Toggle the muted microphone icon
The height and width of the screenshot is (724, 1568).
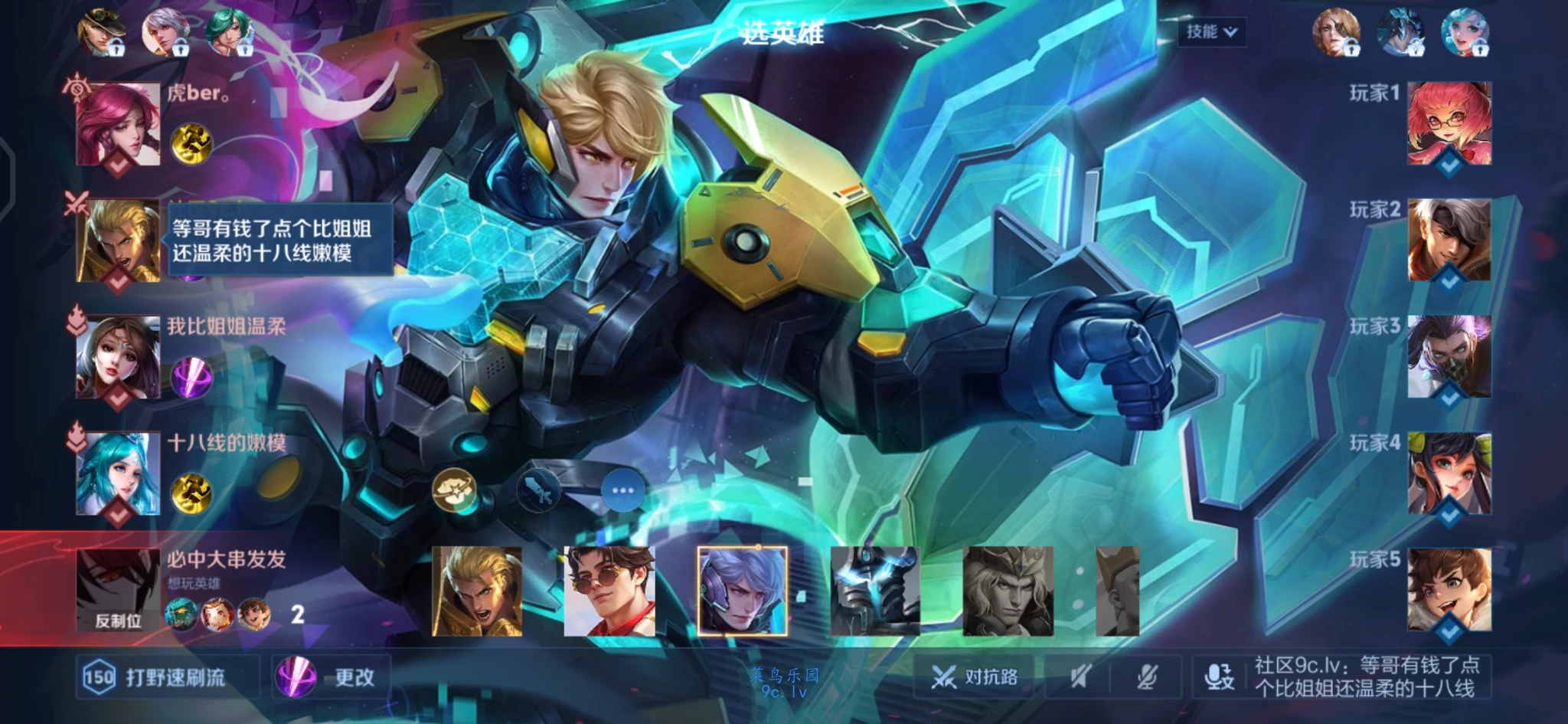click(x=1146, y=677)
